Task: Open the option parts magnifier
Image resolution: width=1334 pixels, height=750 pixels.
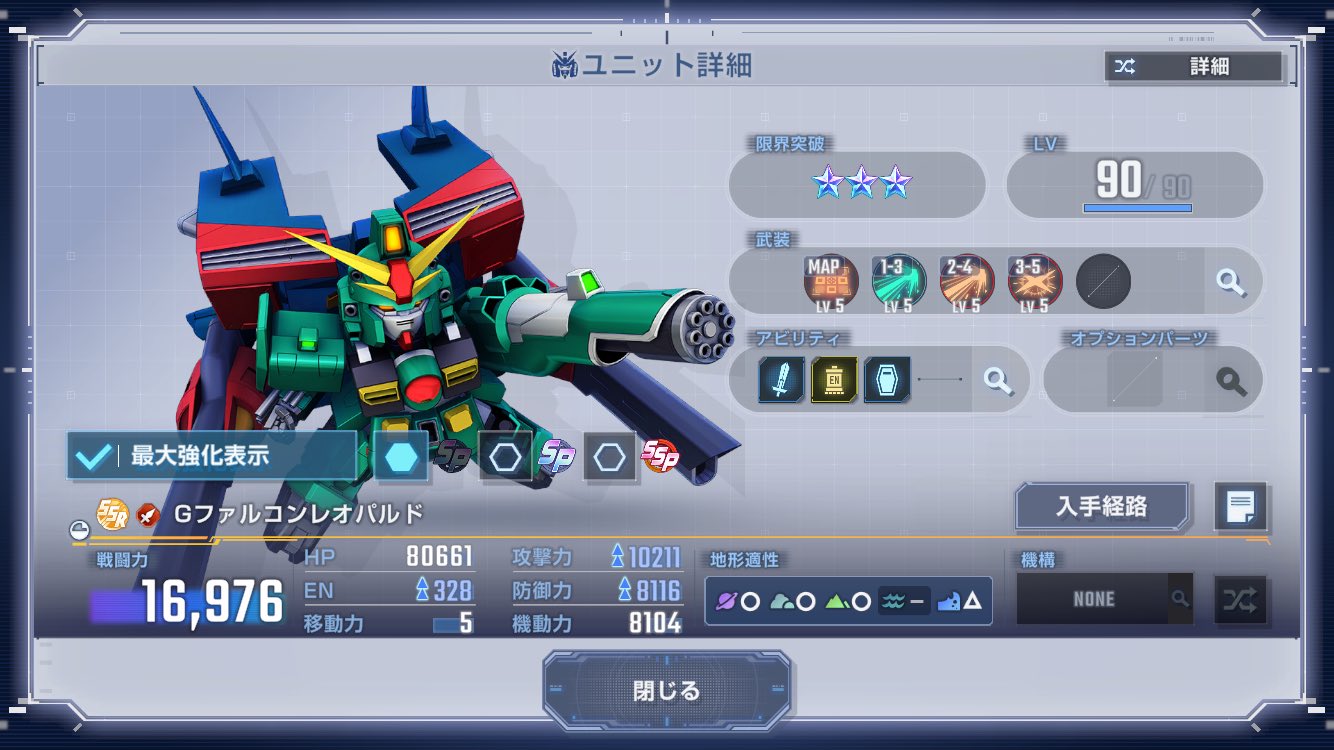Action: (x=1231, y=380)
